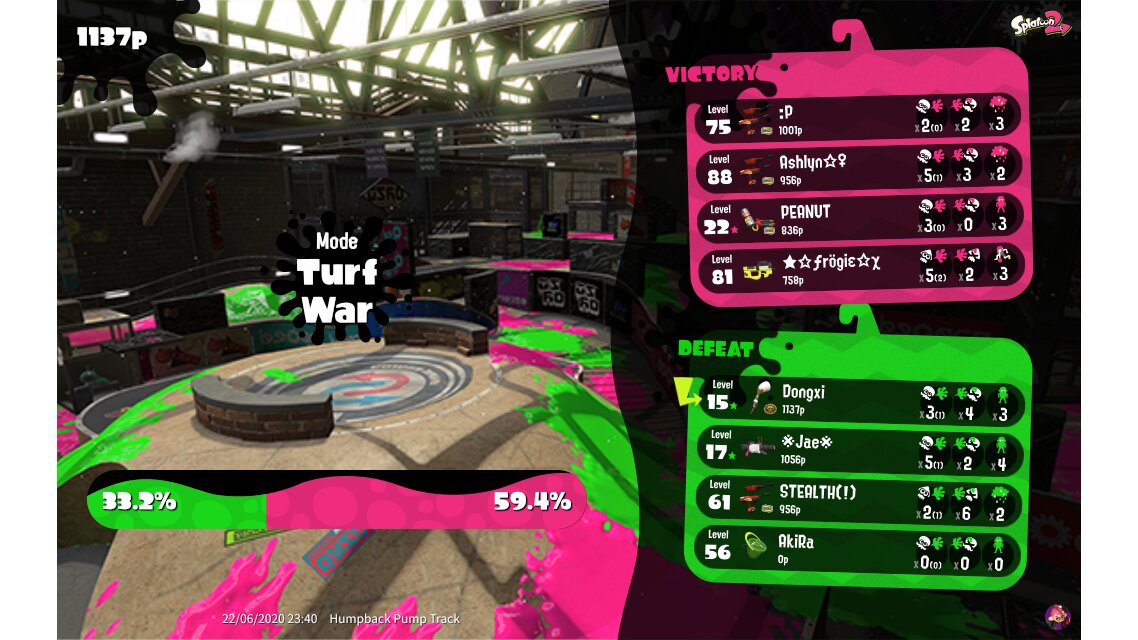Image resolution: width=1138 pixels, height=640 pixels.
Task: Click the player avatar icon in the corner
Action: pos(1057,615)
